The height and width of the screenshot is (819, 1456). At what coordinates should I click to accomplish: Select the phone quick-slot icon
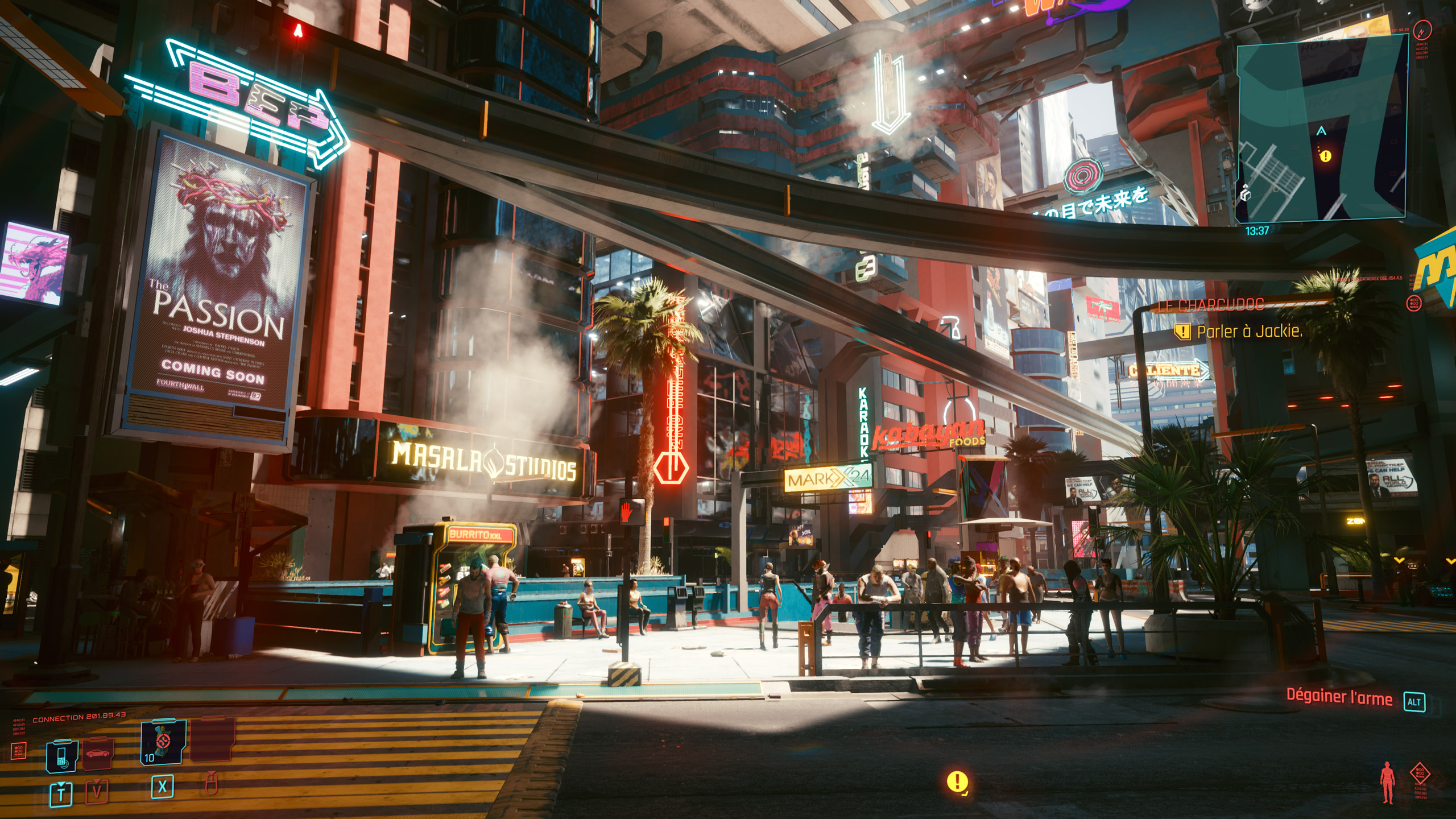point(61,758)
